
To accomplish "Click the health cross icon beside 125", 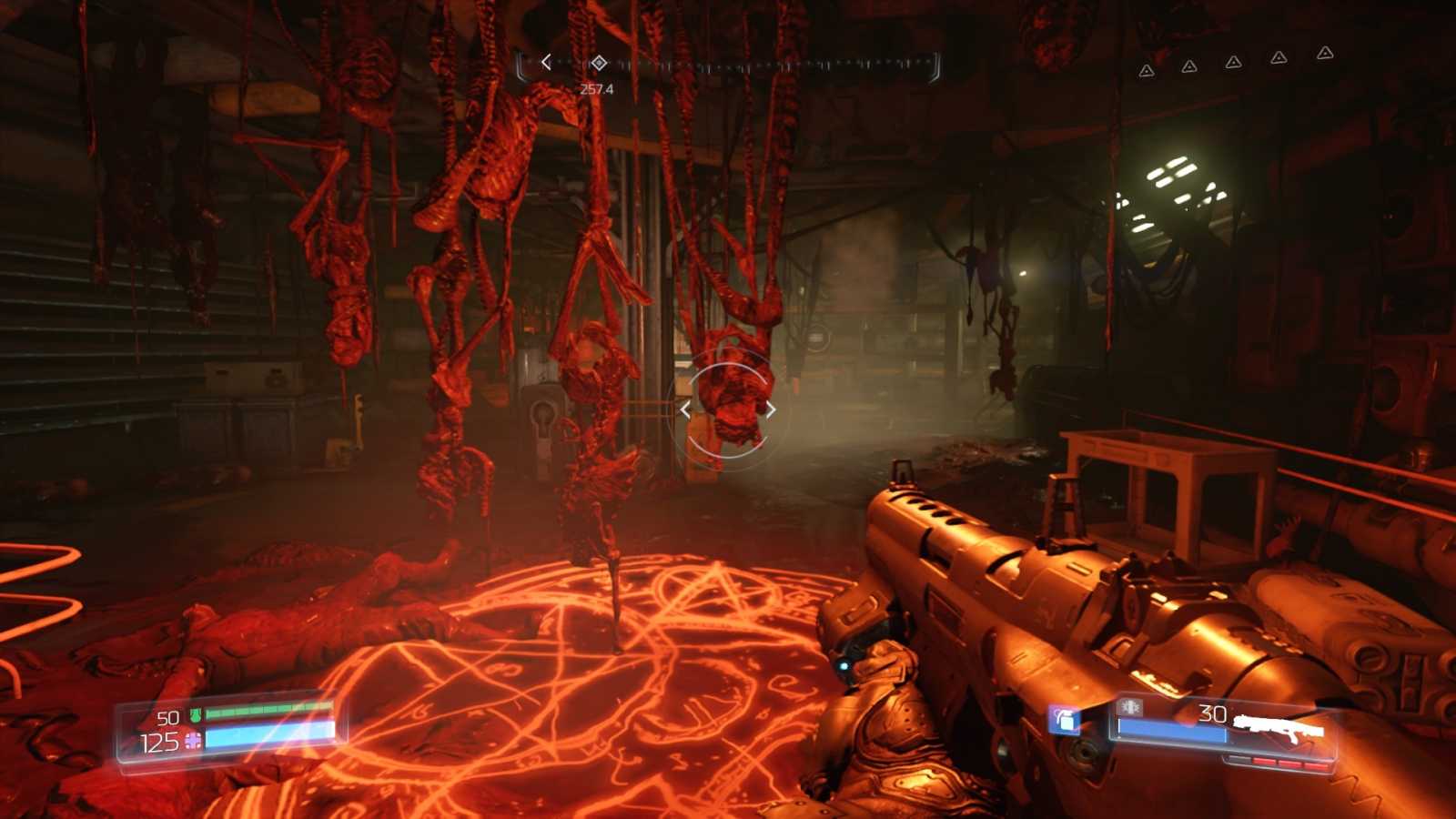I will (193, 742).
